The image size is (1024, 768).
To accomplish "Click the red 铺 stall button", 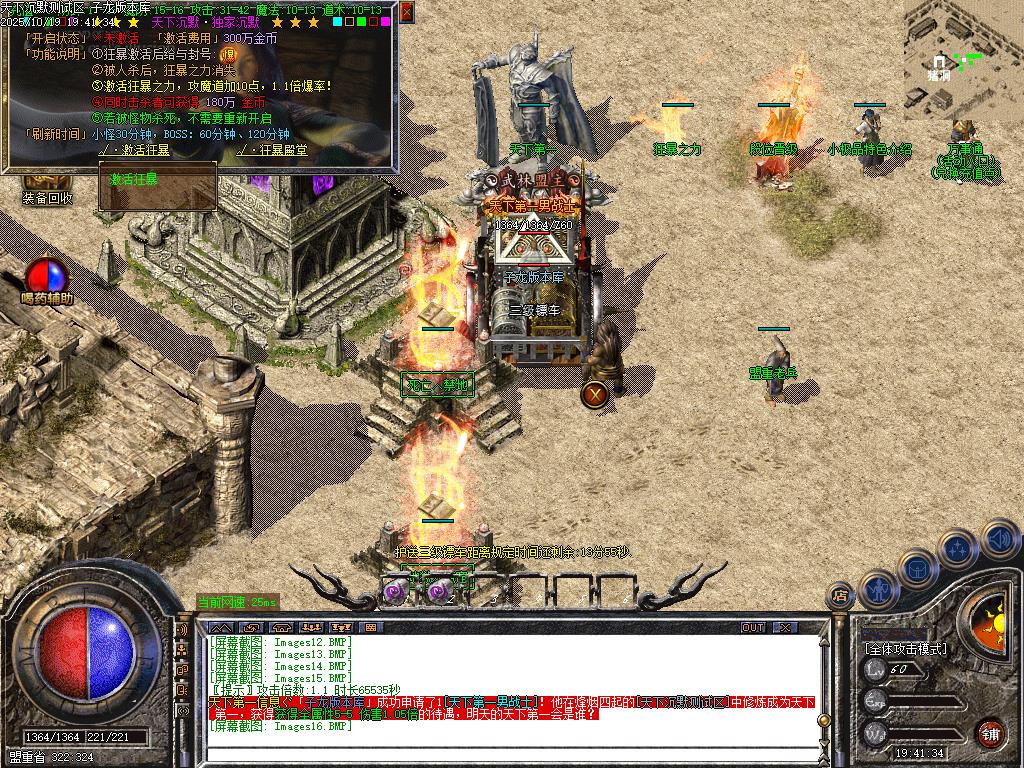I will pyautogui.click(x=990, y=733).
